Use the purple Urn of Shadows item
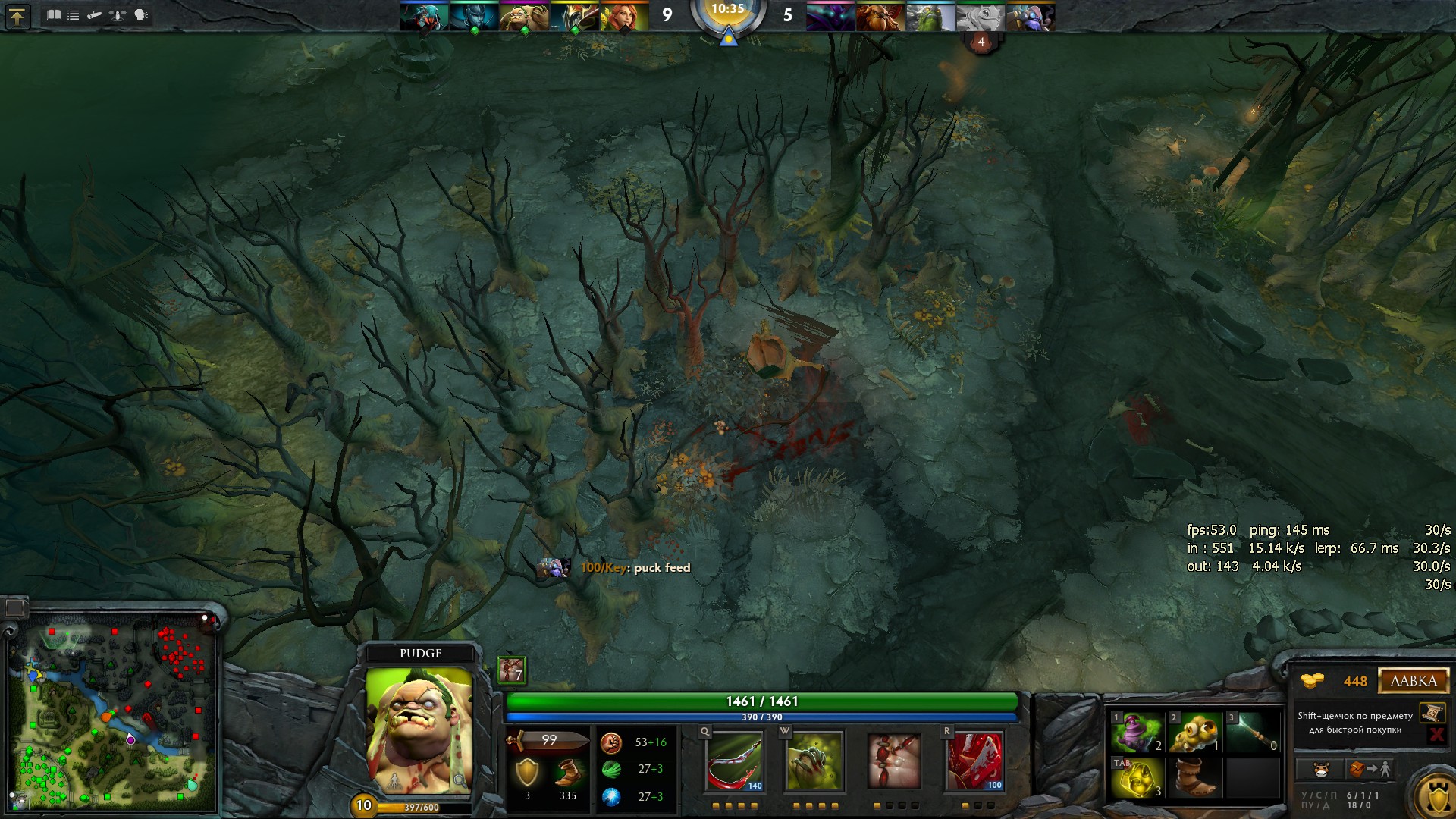 click(x=1136, y=733)
